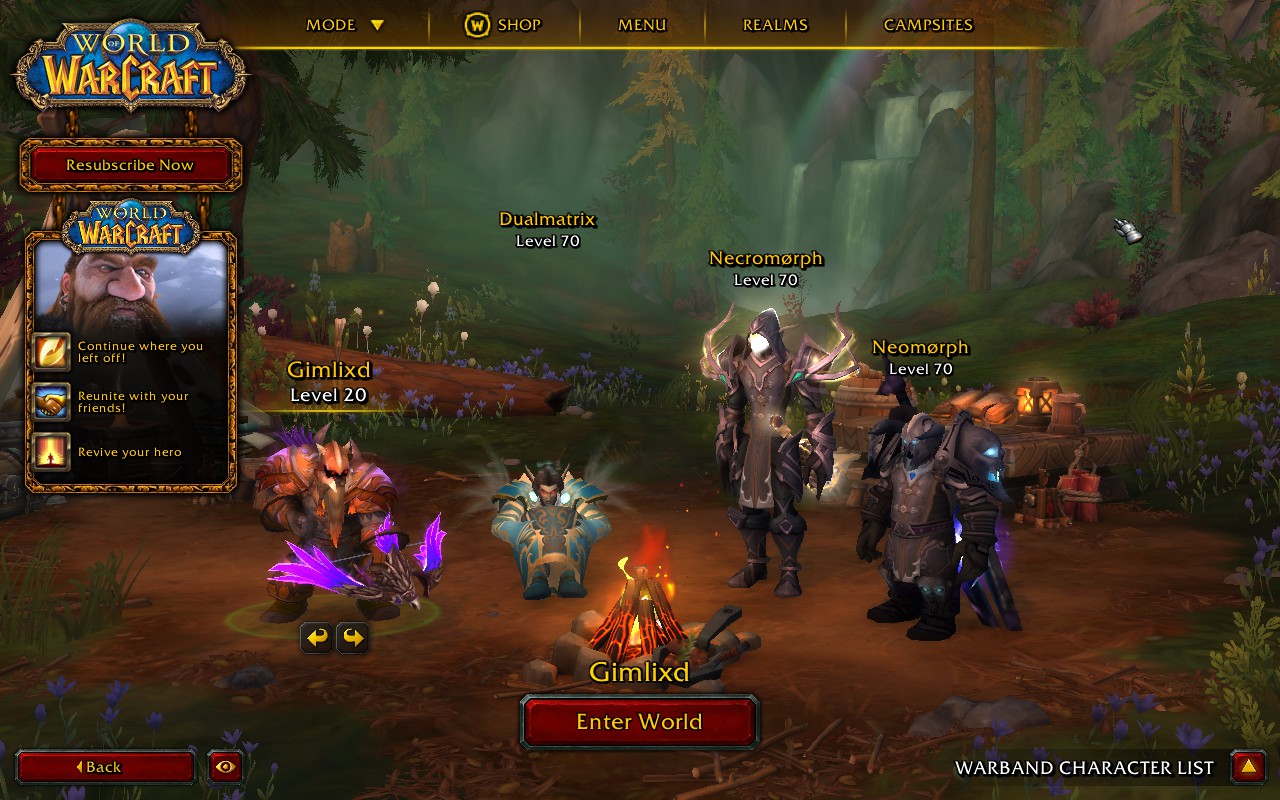The image size is (1280, 800).
Task: Enter World with Gimlixd
Action: (x=639, y=722)
